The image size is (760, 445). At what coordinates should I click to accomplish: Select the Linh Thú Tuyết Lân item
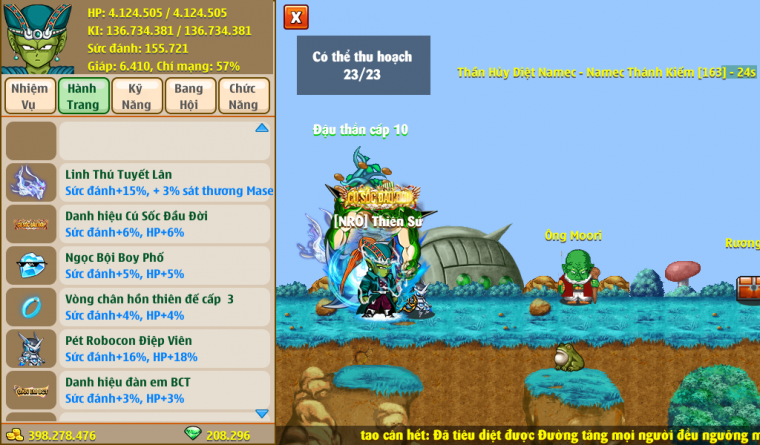[165, 181]
